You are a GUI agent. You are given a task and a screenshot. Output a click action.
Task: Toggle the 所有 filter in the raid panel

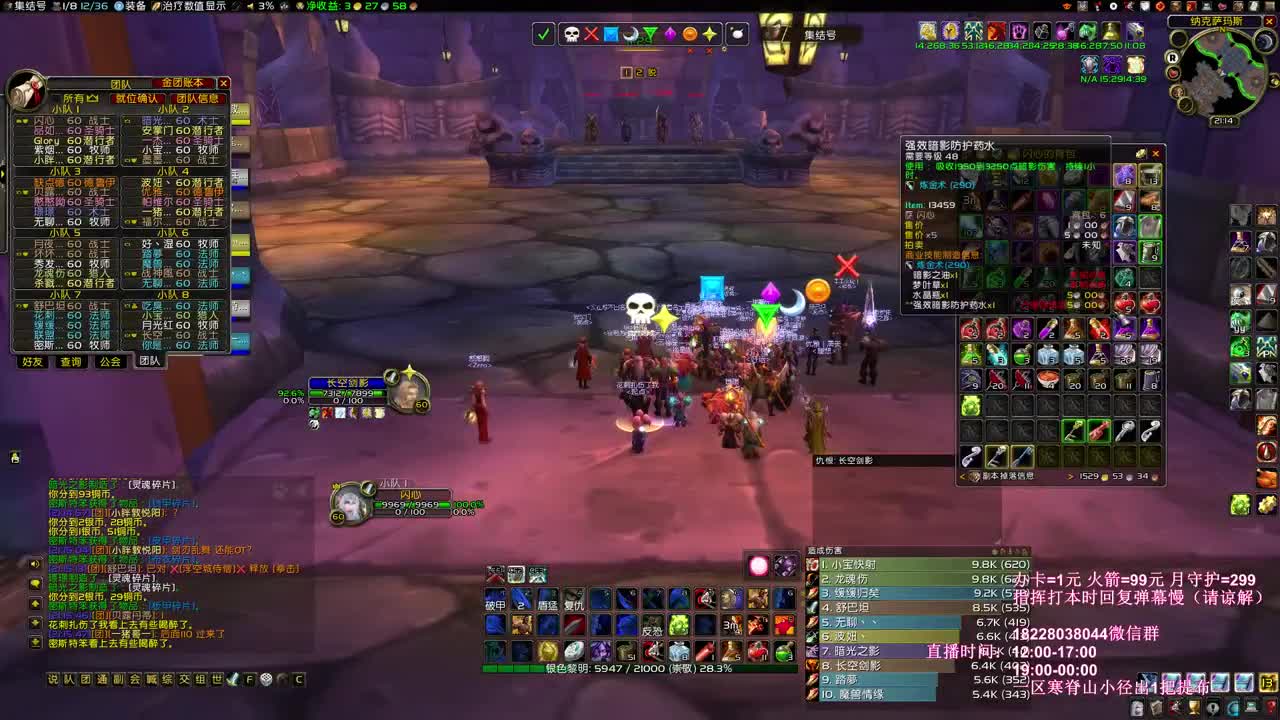coord(78,98)
